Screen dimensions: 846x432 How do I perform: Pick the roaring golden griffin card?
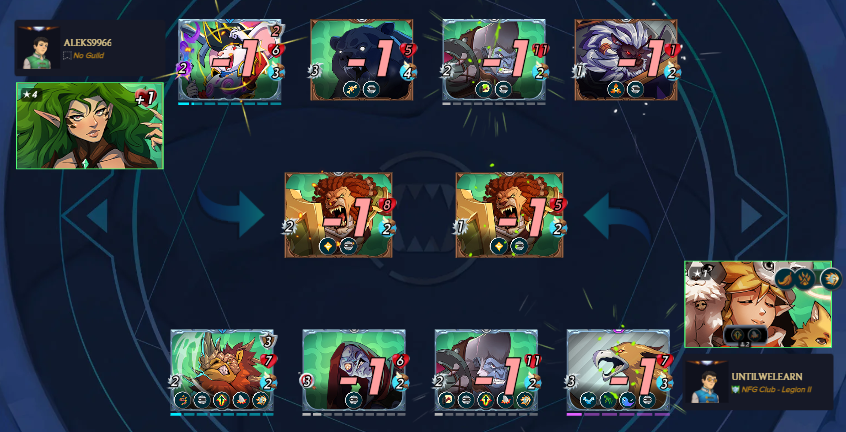(618, 370)
